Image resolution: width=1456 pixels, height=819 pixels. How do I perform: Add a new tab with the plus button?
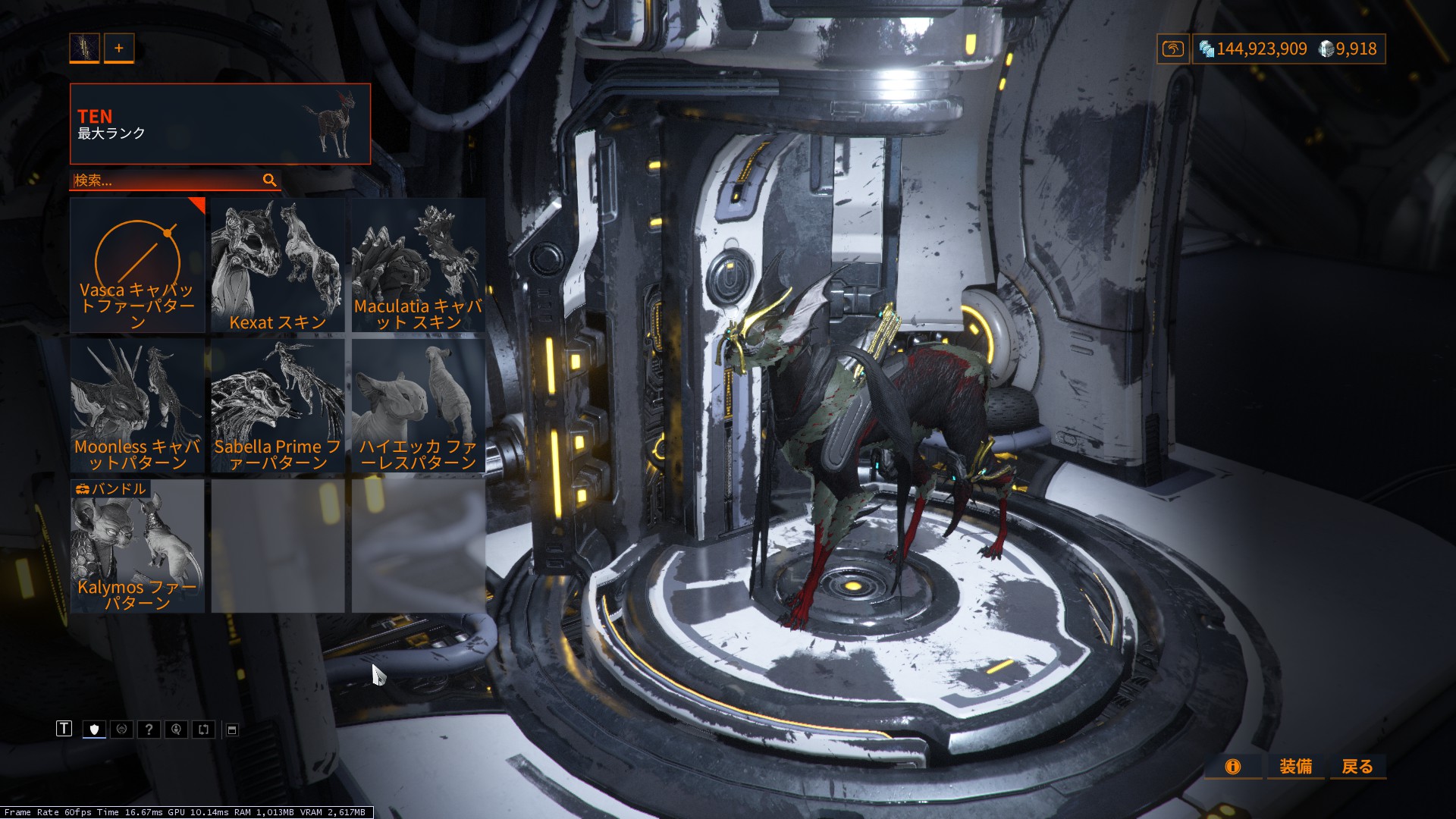119,48
